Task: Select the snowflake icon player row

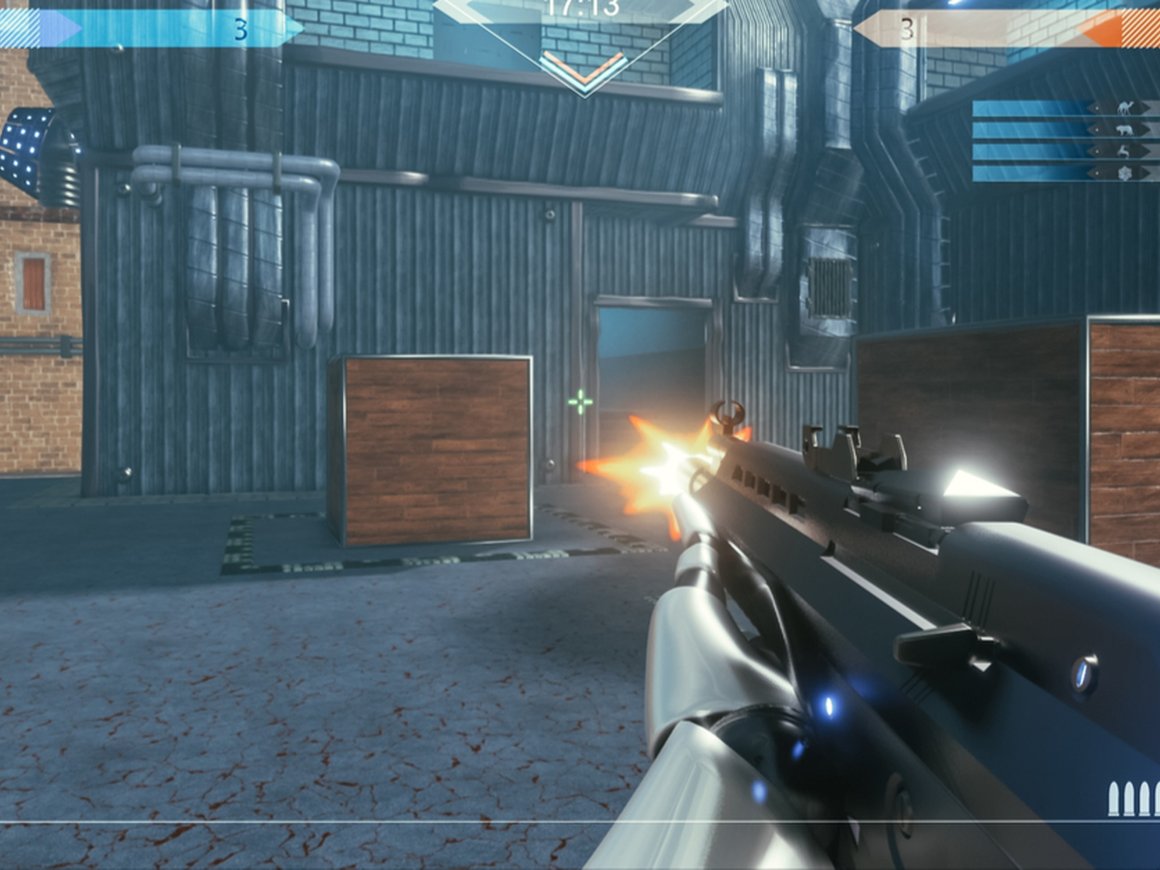Action: tap(1065, 173)
